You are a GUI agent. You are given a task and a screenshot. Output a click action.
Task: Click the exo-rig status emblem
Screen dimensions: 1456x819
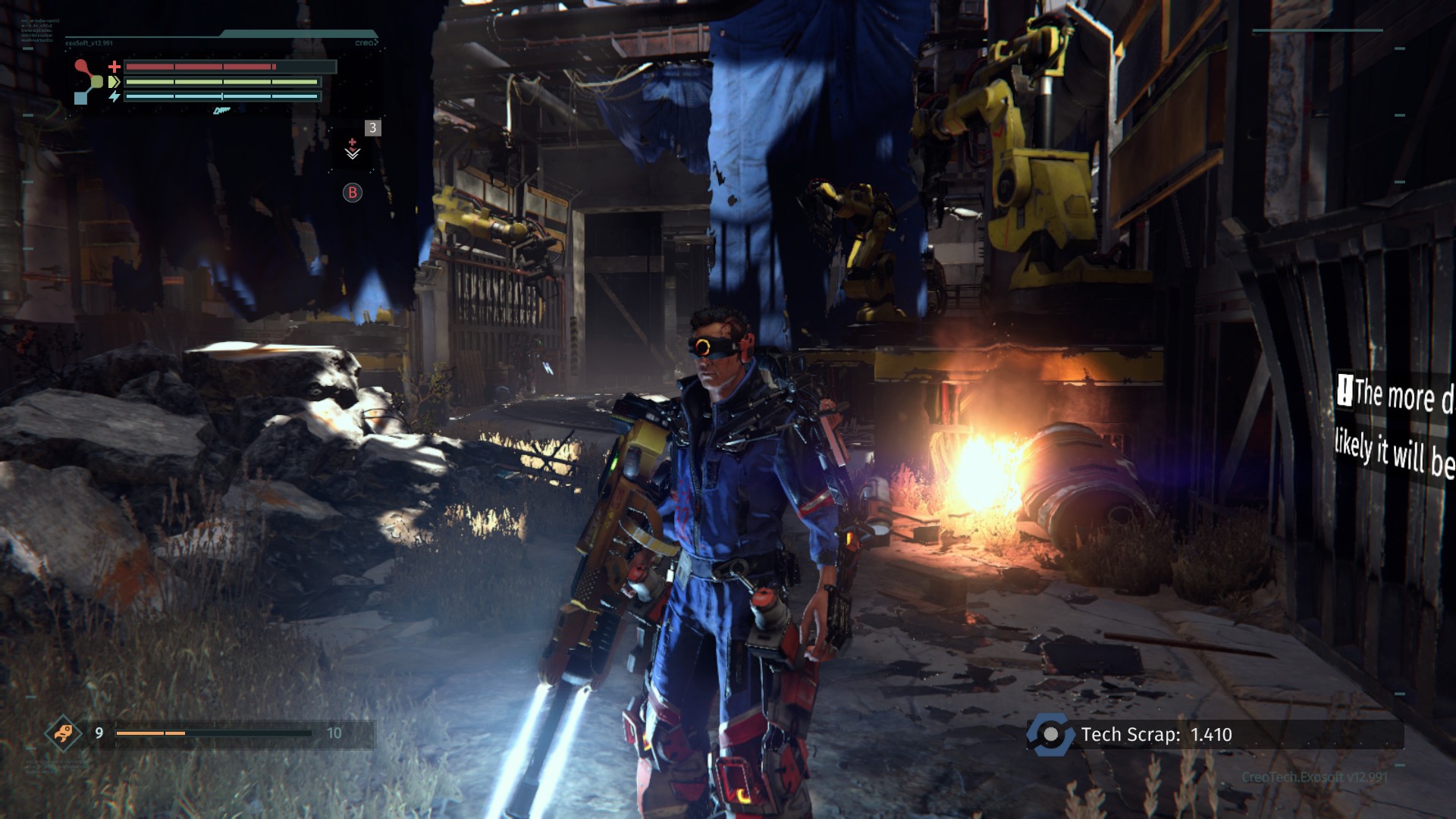point(88,81)
